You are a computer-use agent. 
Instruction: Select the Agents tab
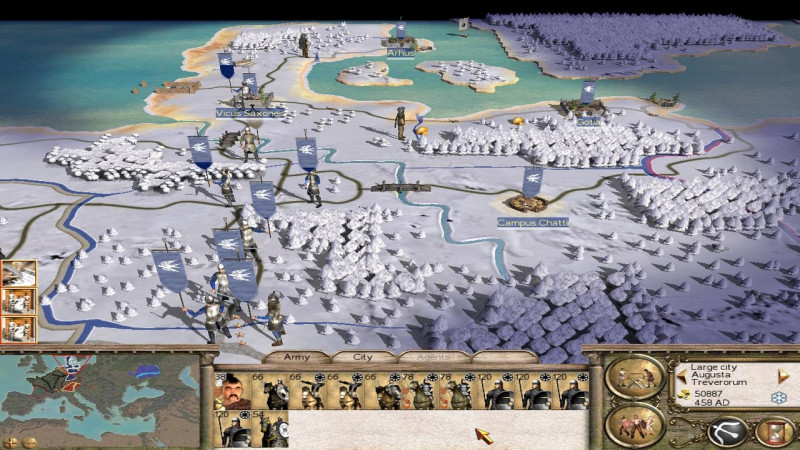431,356
